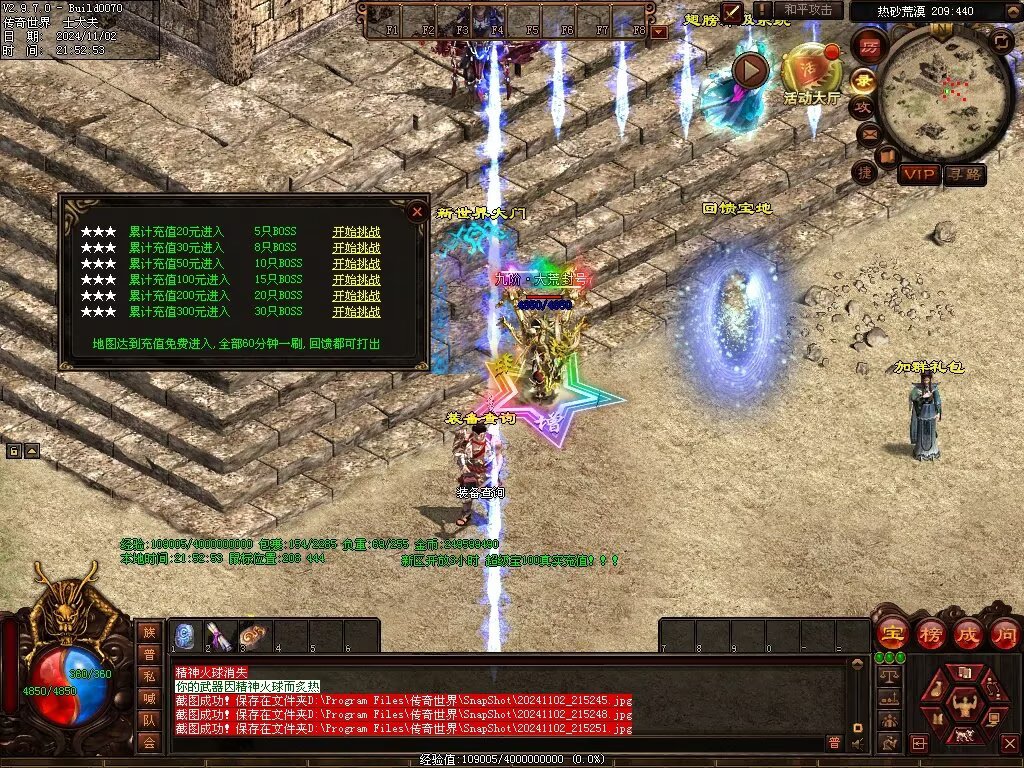Image resolution: width=1024 pixels, height=768 pixels.
Task: Open the 活动大厅 activity hall
Action: pyautogui.click(x=810, y=70)
